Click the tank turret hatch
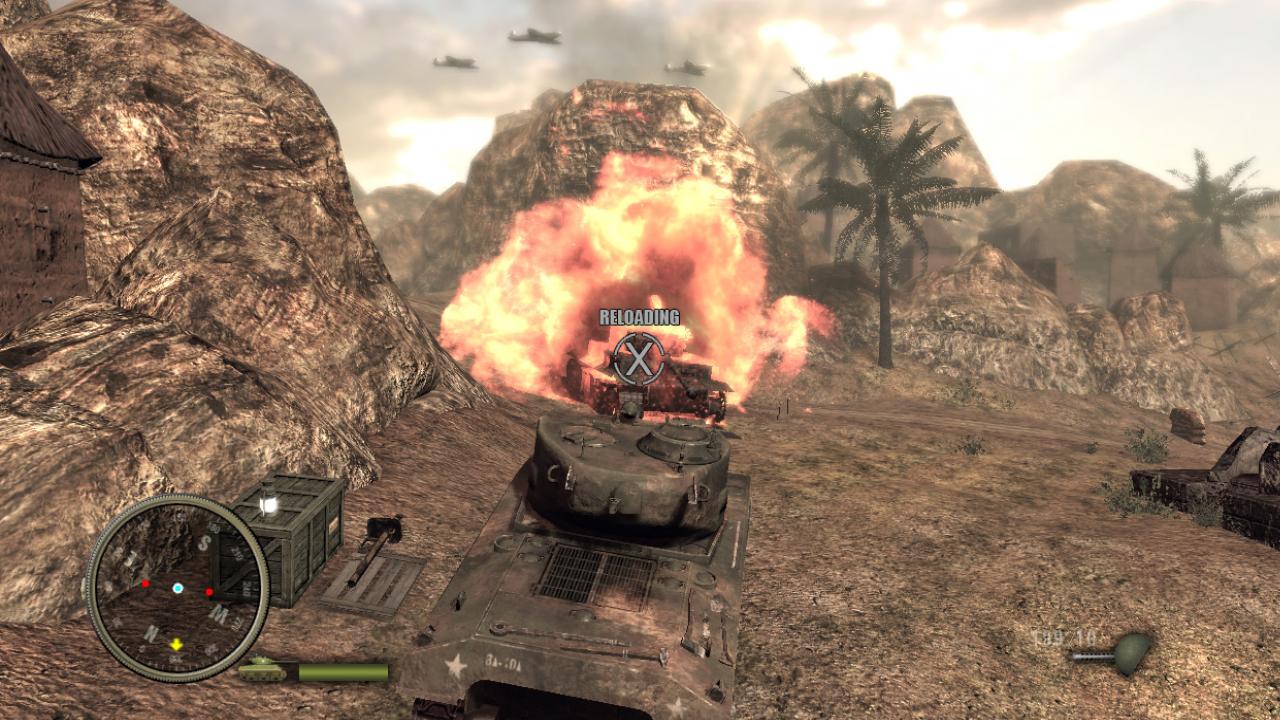1280x720 pixels. (680, 440)
